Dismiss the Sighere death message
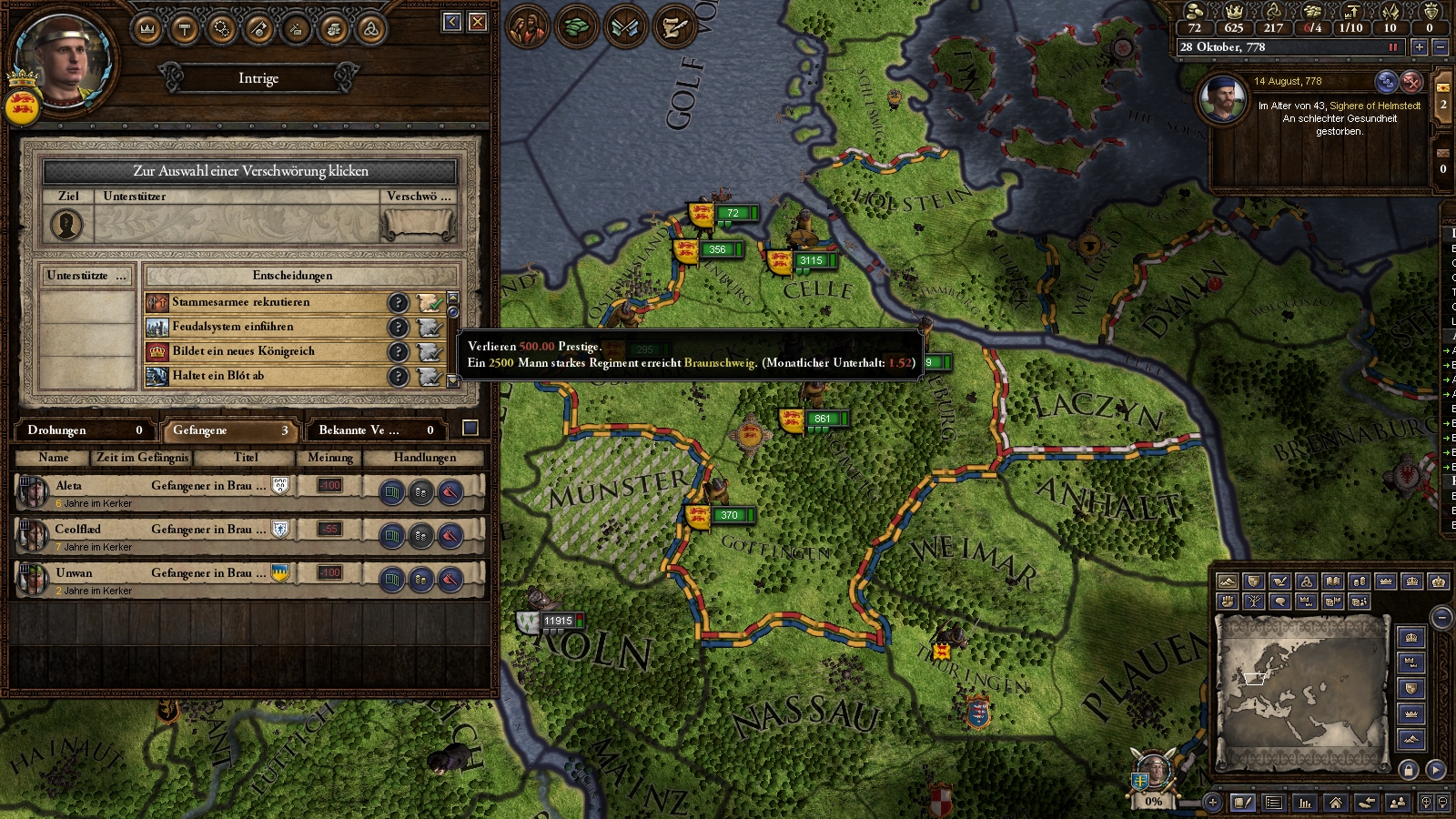 (x=1411, y=82)
